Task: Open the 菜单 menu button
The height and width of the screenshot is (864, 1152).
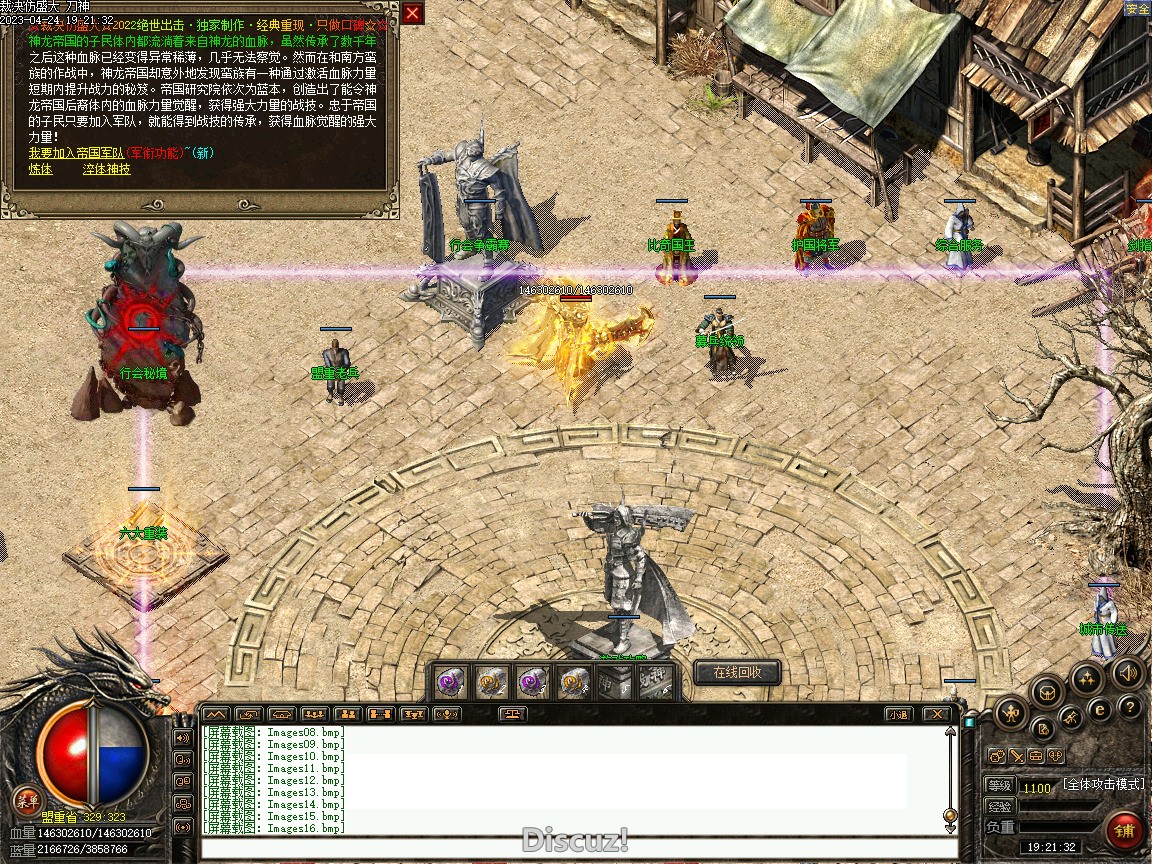Action: tap(27, 800)
